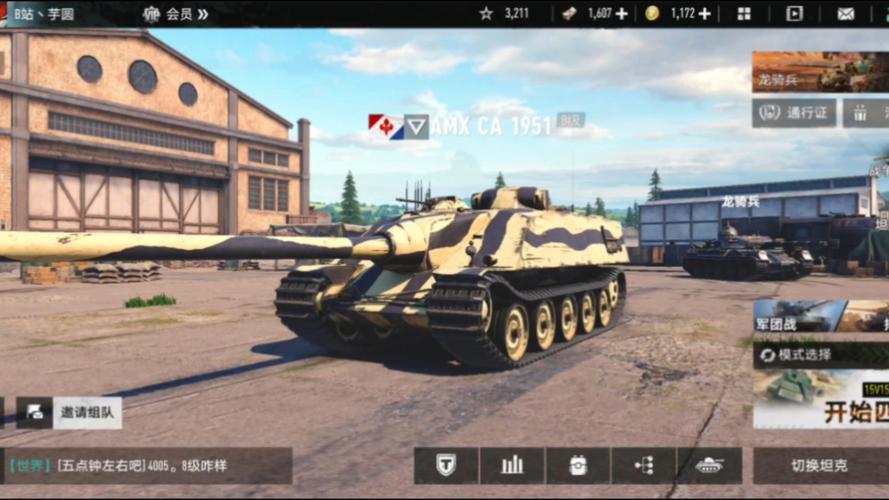Screen dimensions: 889x500
Task: Show statistics via the bar chart icon
Action: tap(512, 465)
